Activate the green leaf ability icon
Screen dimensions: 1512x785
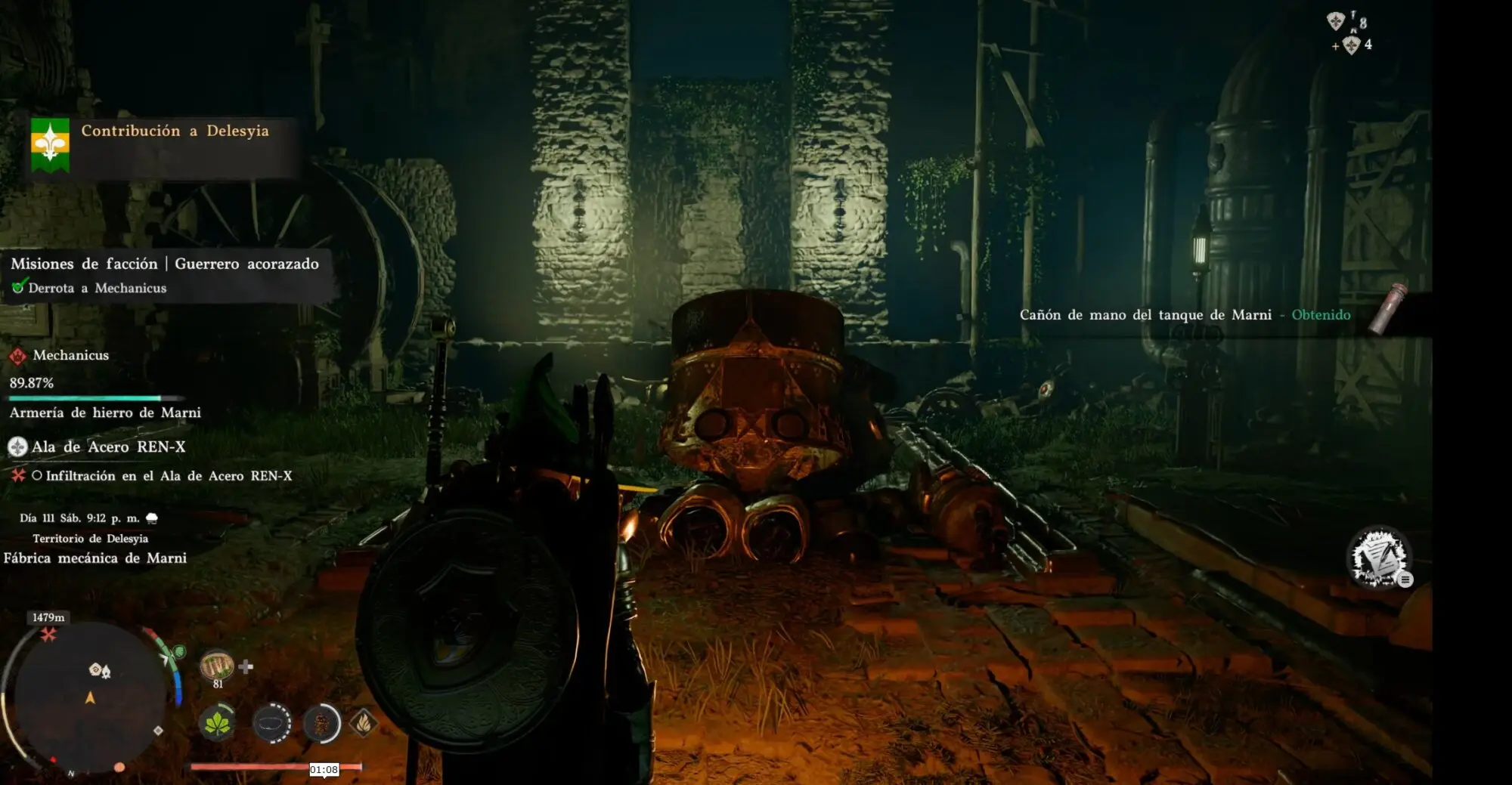coord(218,723)
